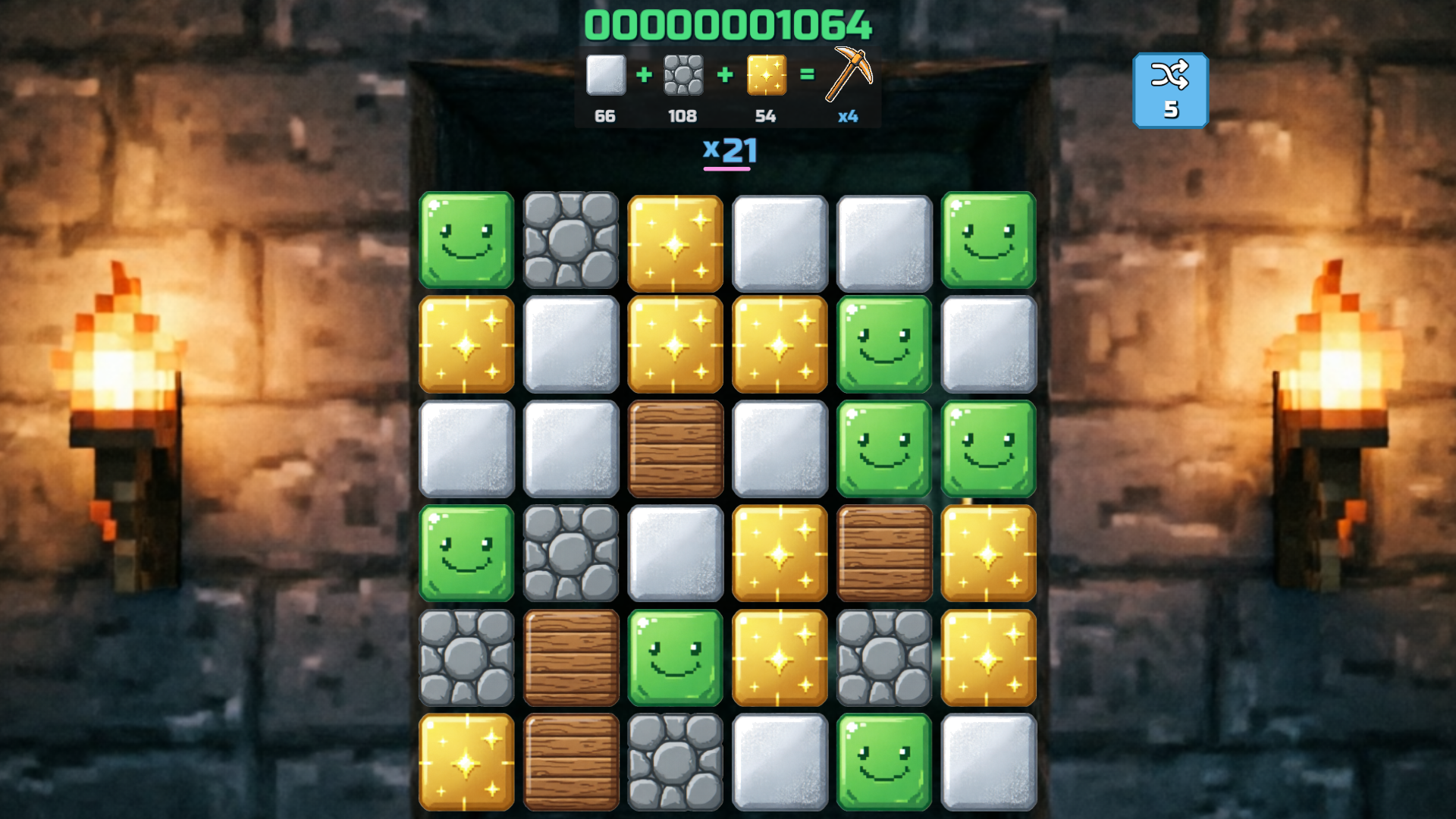Click the green smiley block in top-right corner
The image size is (1456, 819).
(x=988, y=241)
